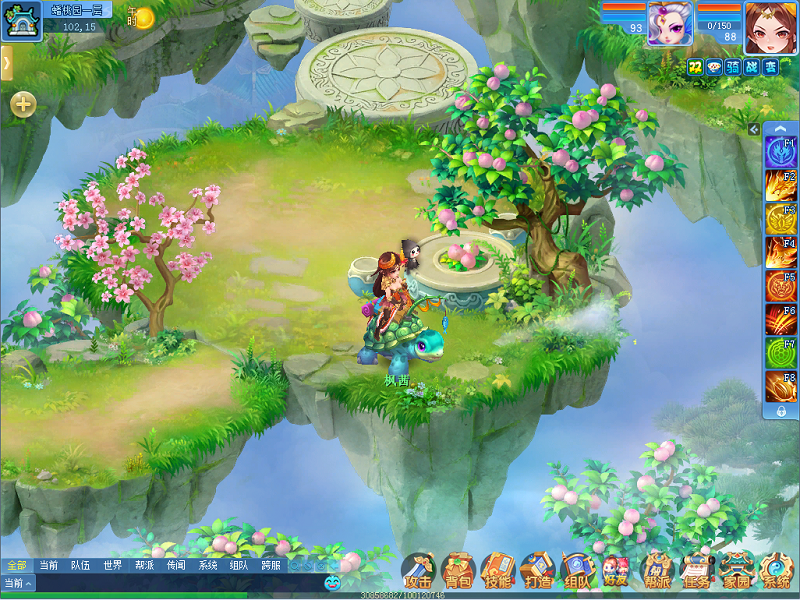800x600 pixels.
Task: Activate the F1 blue flame skill
Action: click(x=781, y=151)
